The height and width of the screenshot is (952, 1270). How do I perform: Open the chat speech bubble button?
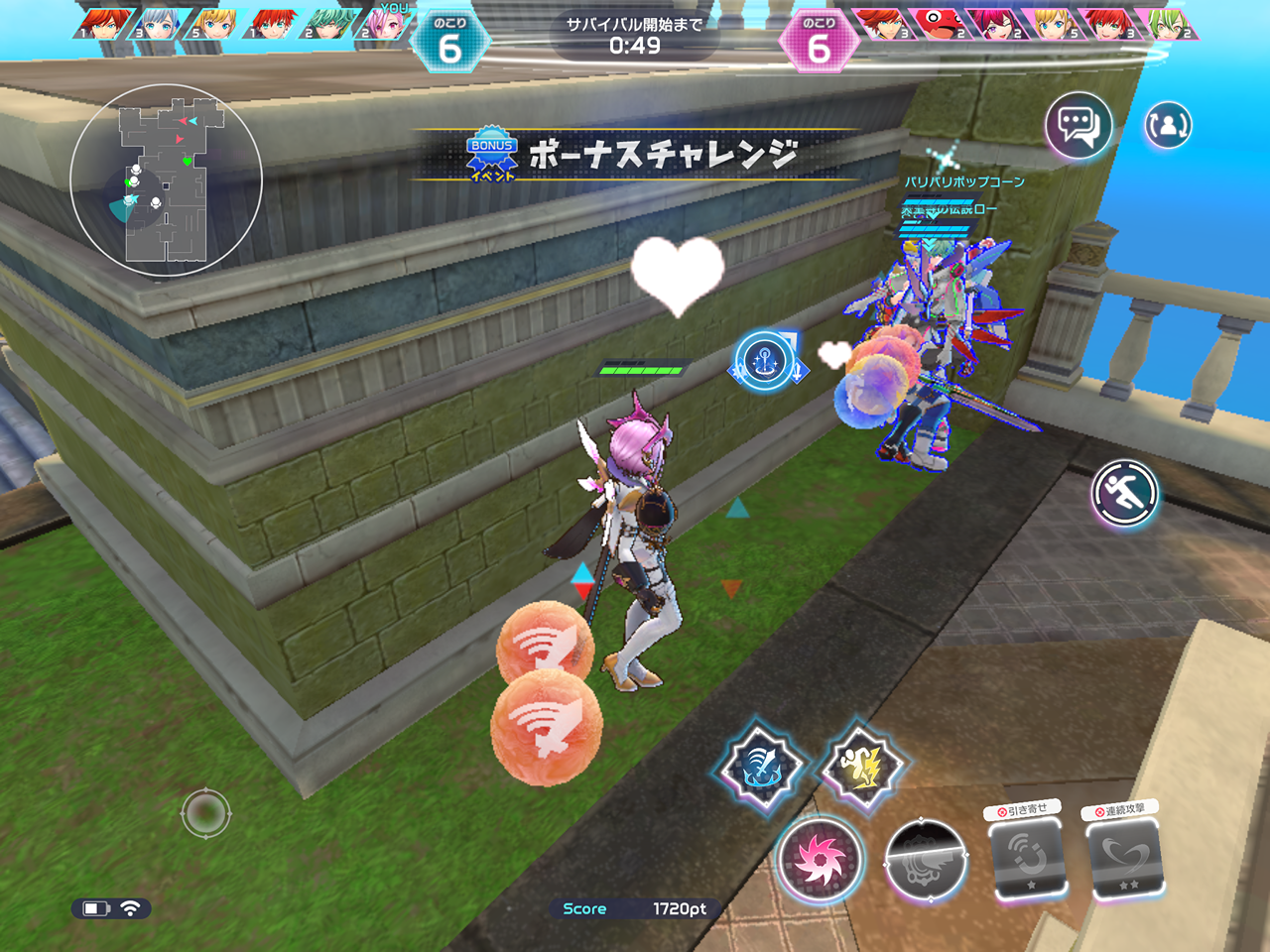1078,127
